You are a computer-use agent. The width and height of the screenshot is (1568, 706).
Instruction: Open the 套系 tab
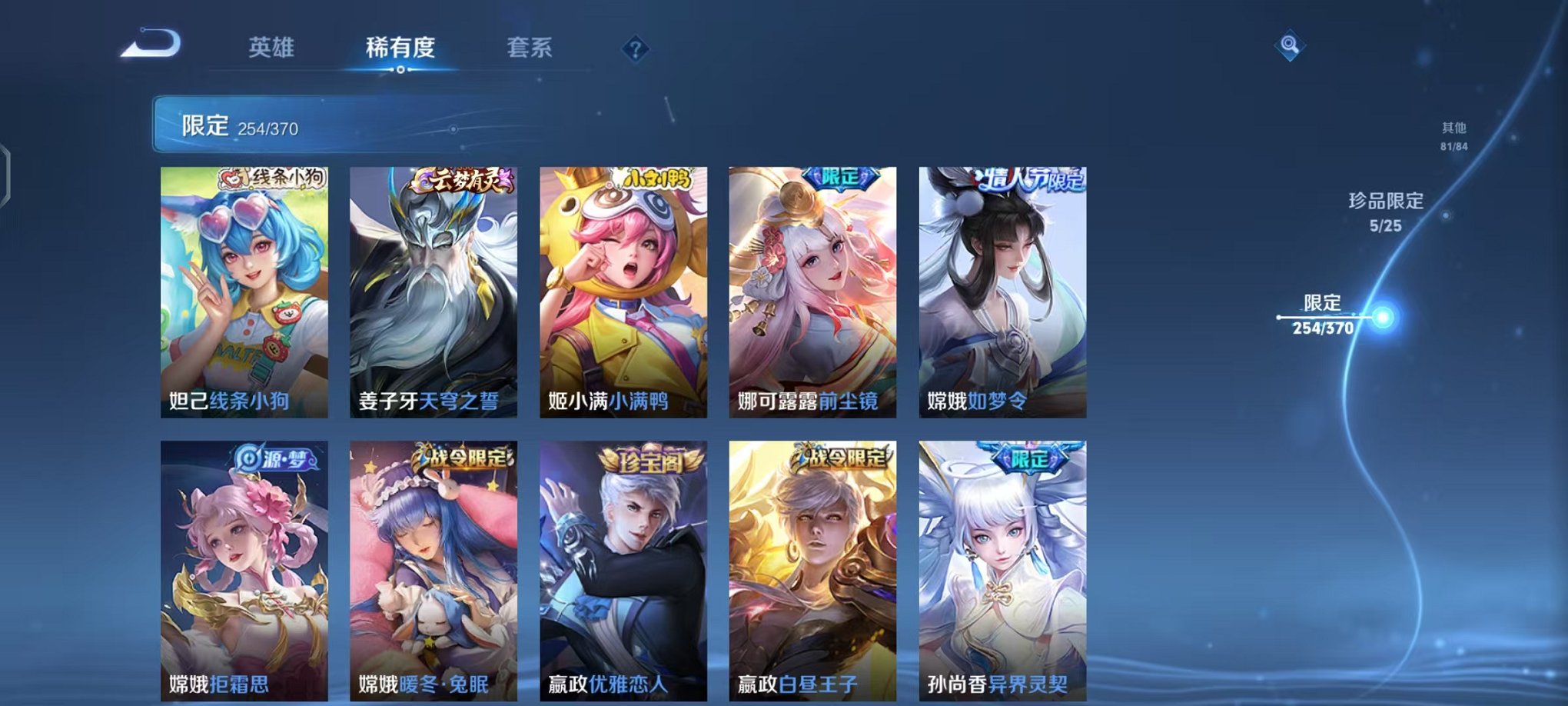(530, 48)
